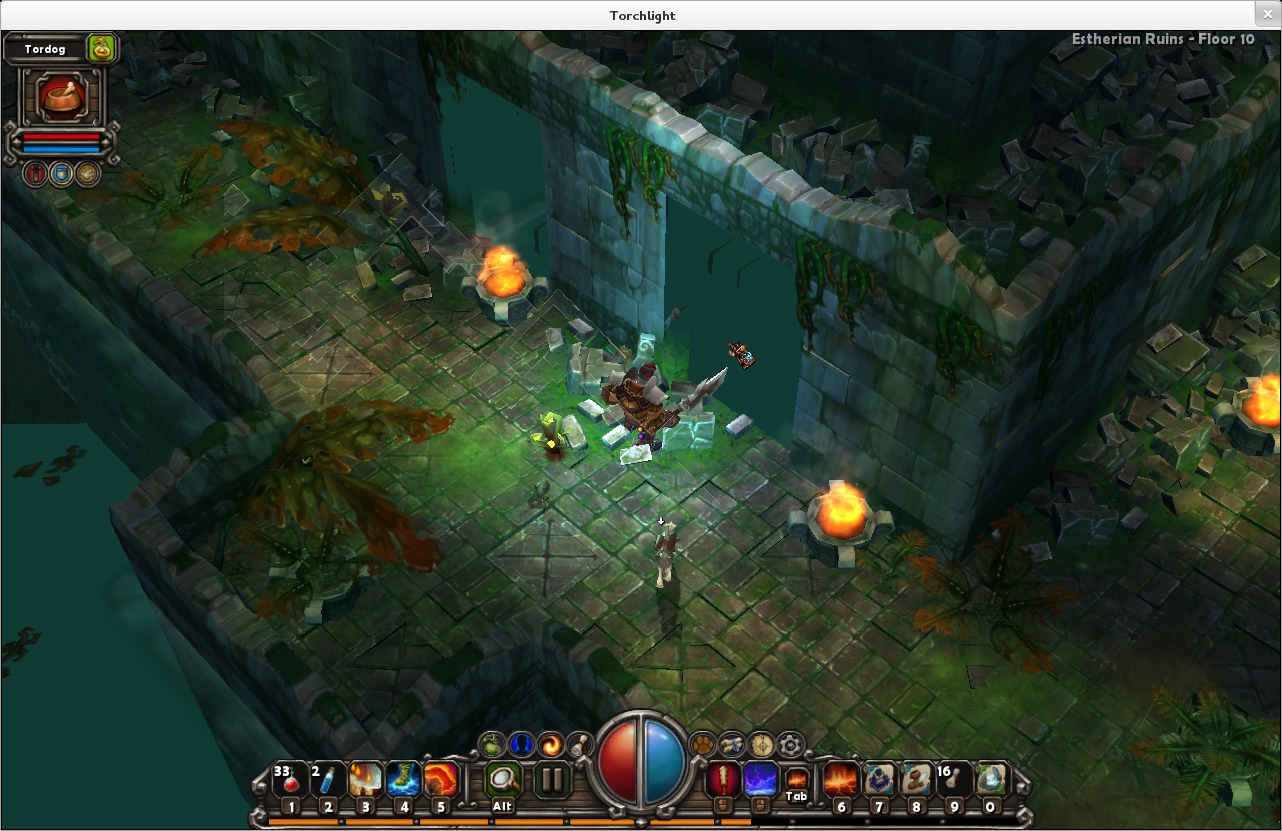Click Tordog's dog bowl pet portrait
Screen dimensions: 1282x831
(62, 98)
